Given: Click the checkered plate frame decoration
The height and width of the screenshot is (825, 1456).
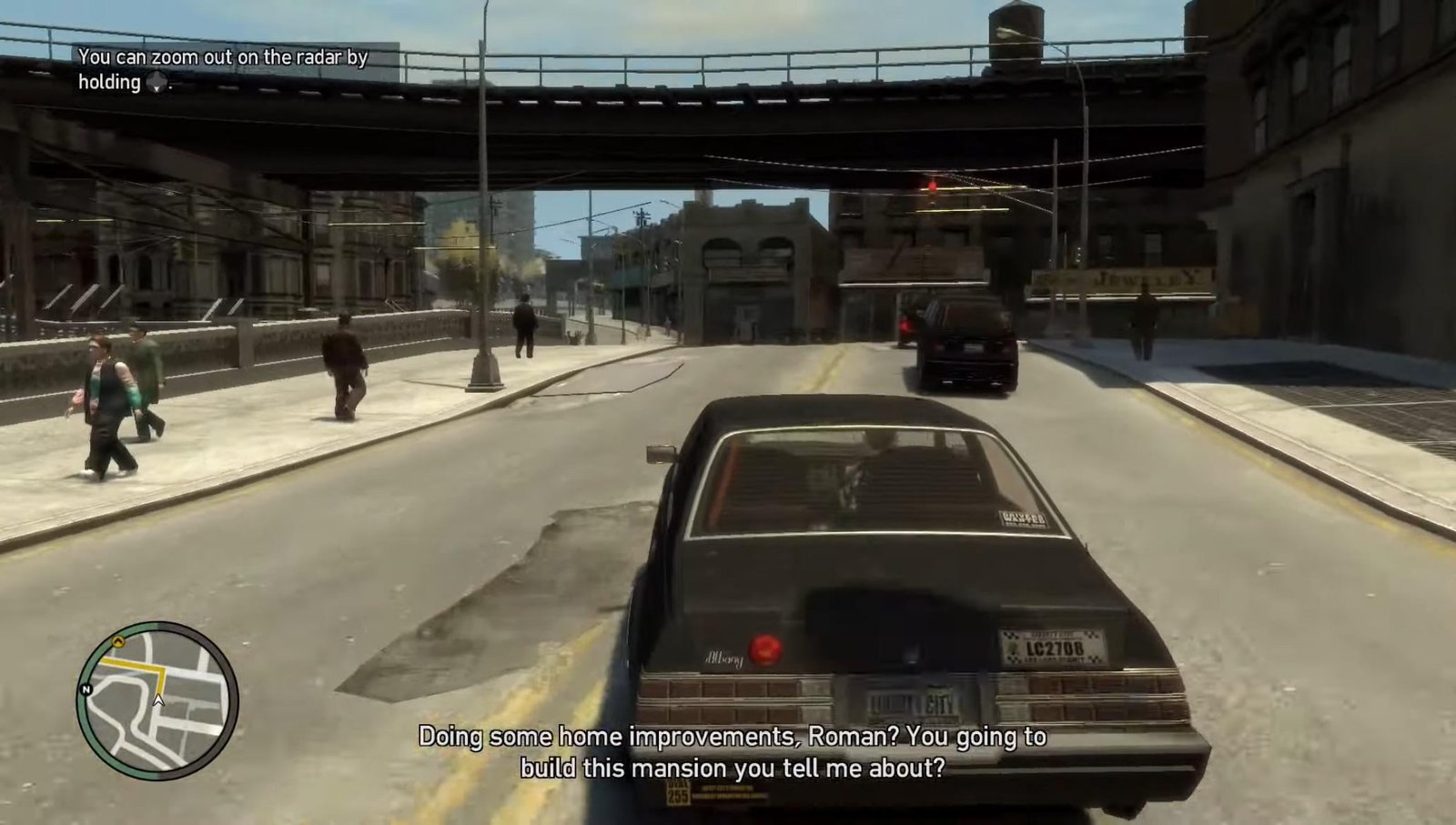Looking at the screenshot, I should tap(1013, 636).
